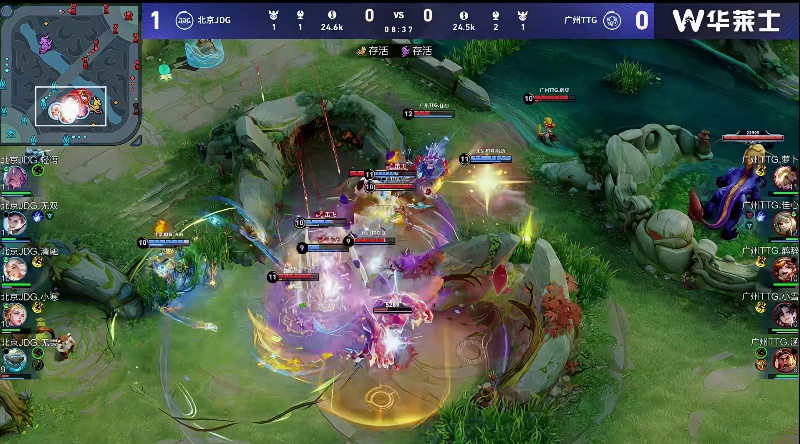The height and width of the screenshot is (444, 800).
Task: Click the 广州TTG team logo
Action: pyautogui.click(x=614, y=19)
